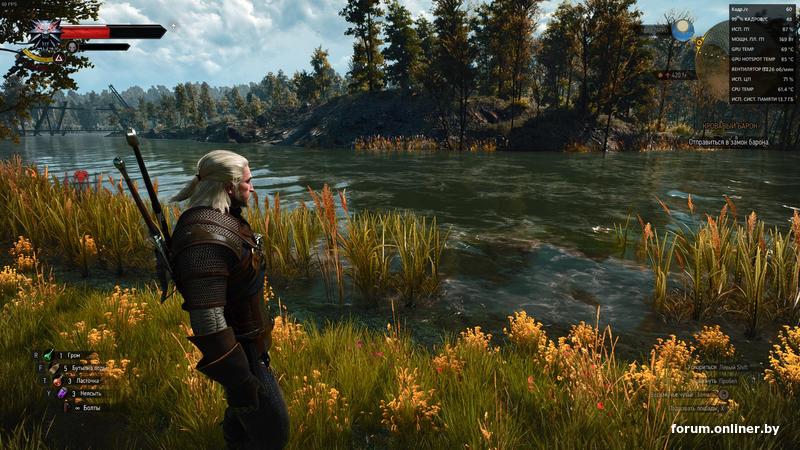Click the toxicity face icon
Viewport: 800px width, 450px height.
point(72,46)
